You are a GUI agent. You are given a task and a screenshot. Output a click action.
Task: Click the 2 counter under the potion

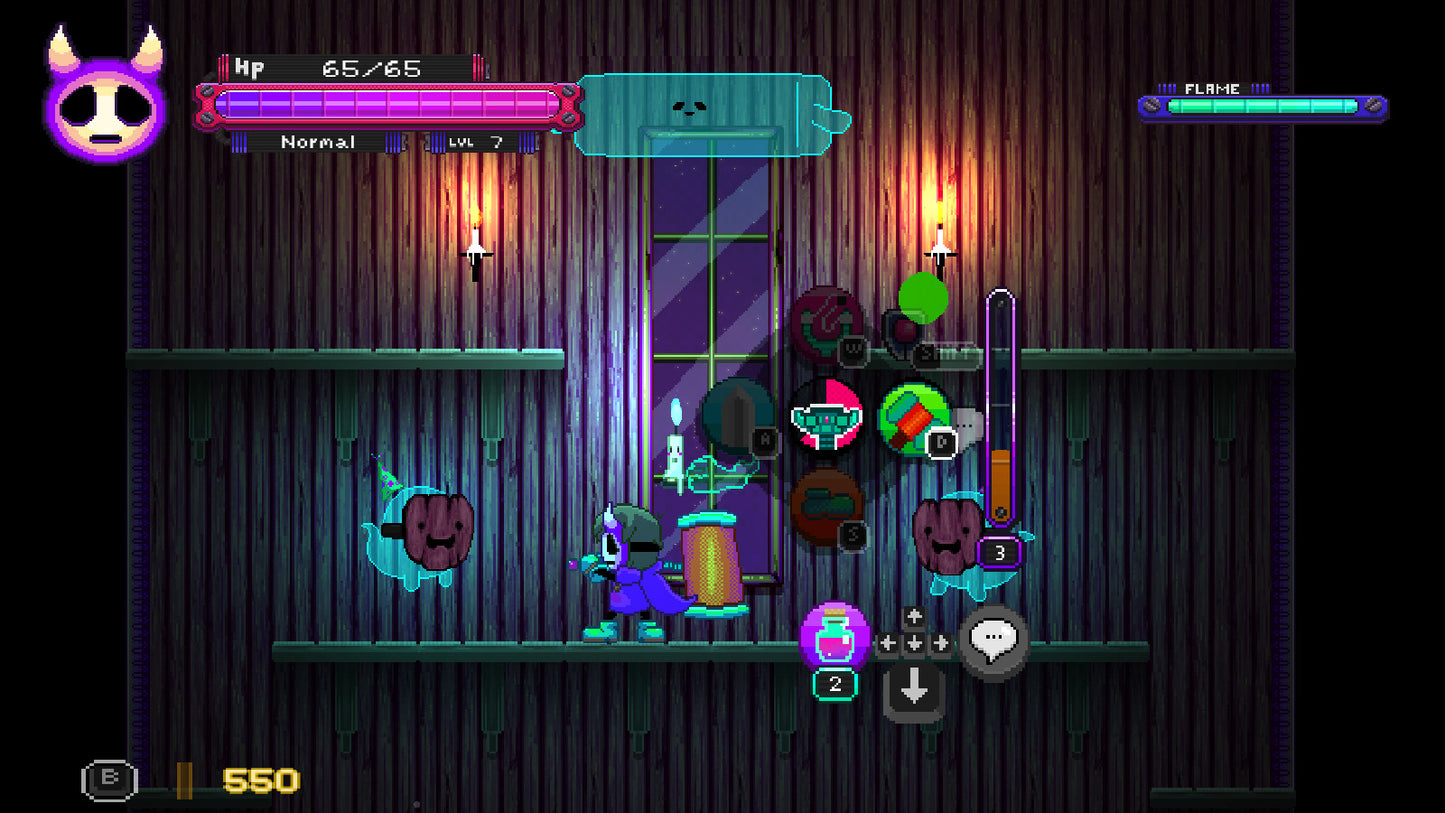[836, 684]
